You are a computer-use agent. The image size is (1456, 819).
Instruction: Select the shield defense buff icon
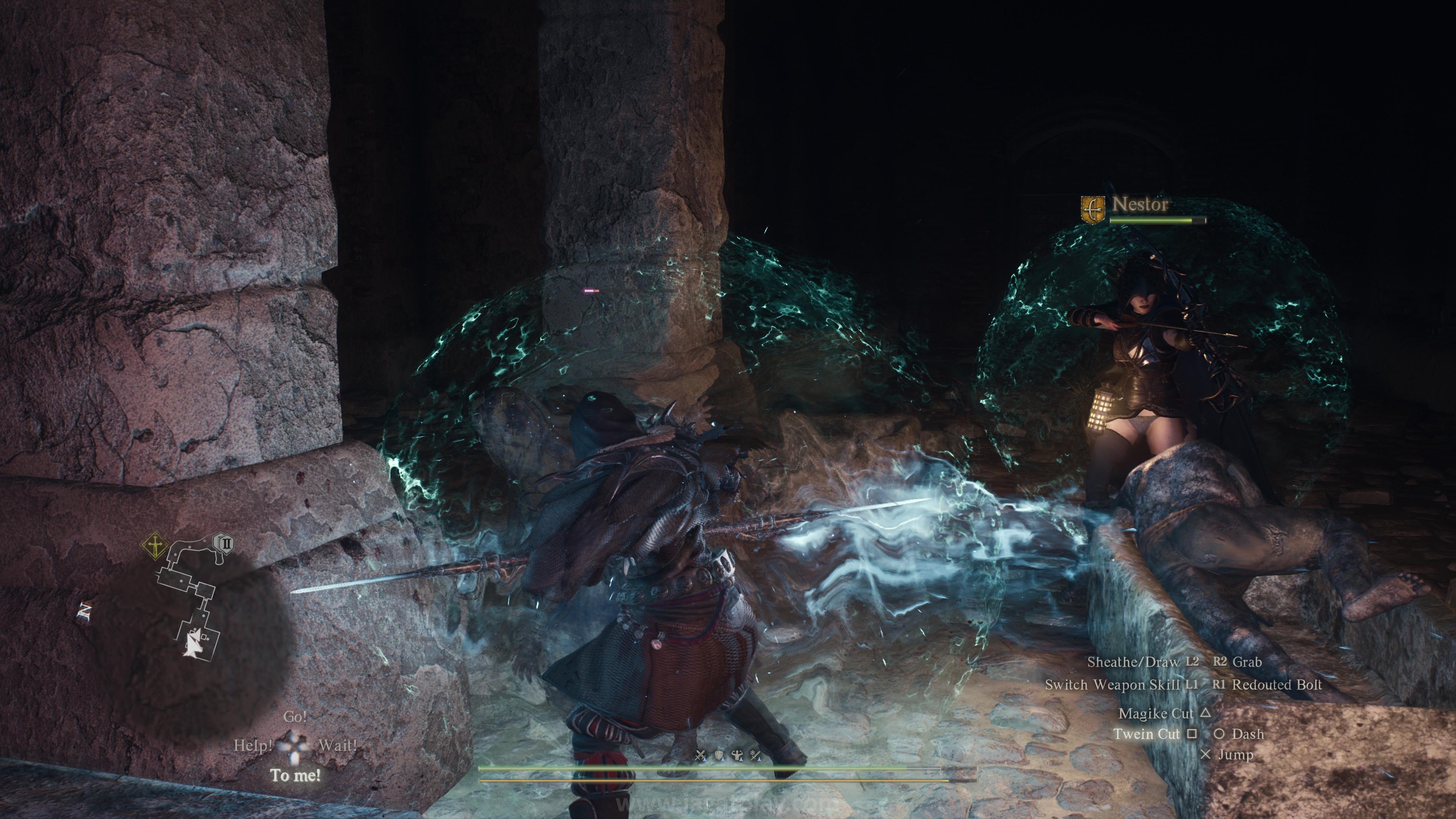[720, 755]
